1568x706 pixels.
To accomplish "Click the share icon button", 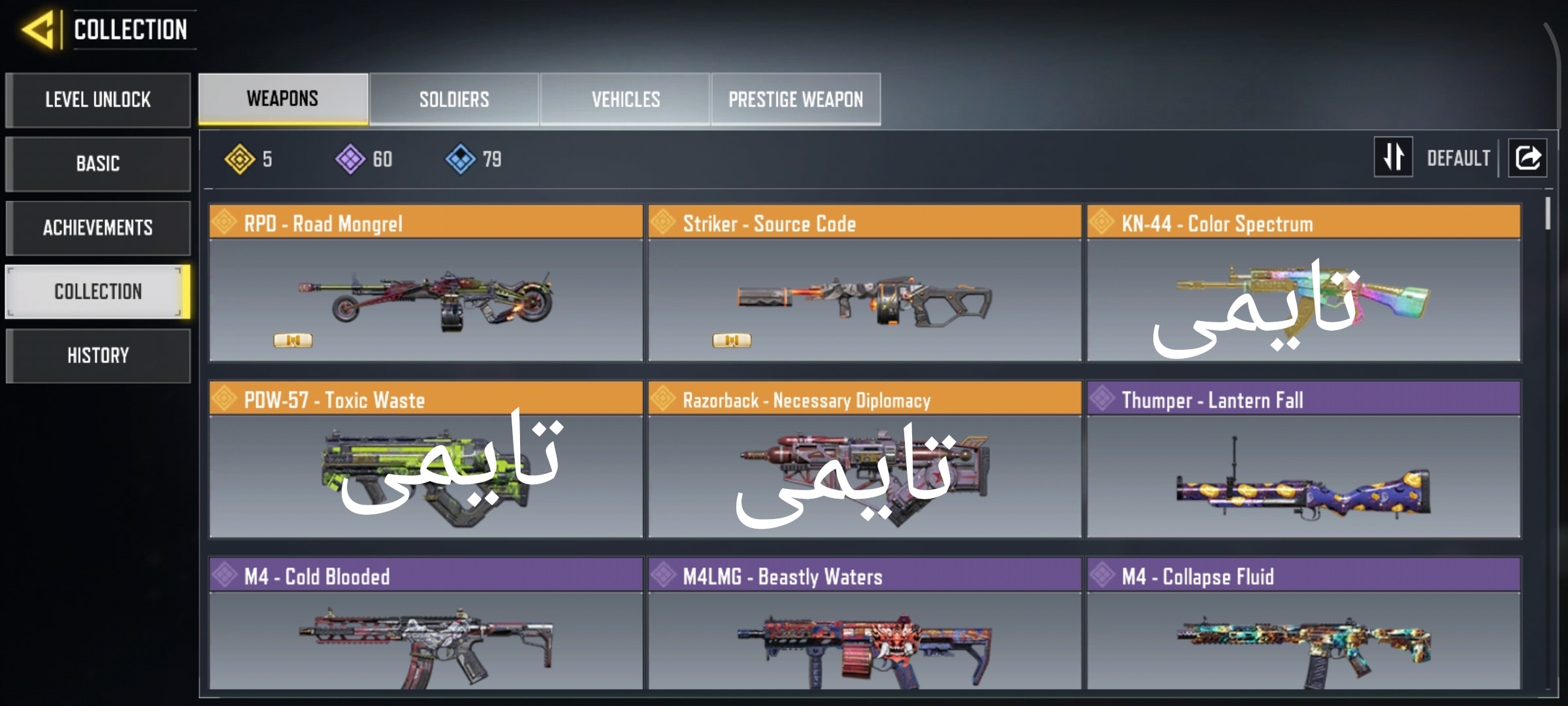I will coord(1527,158).
